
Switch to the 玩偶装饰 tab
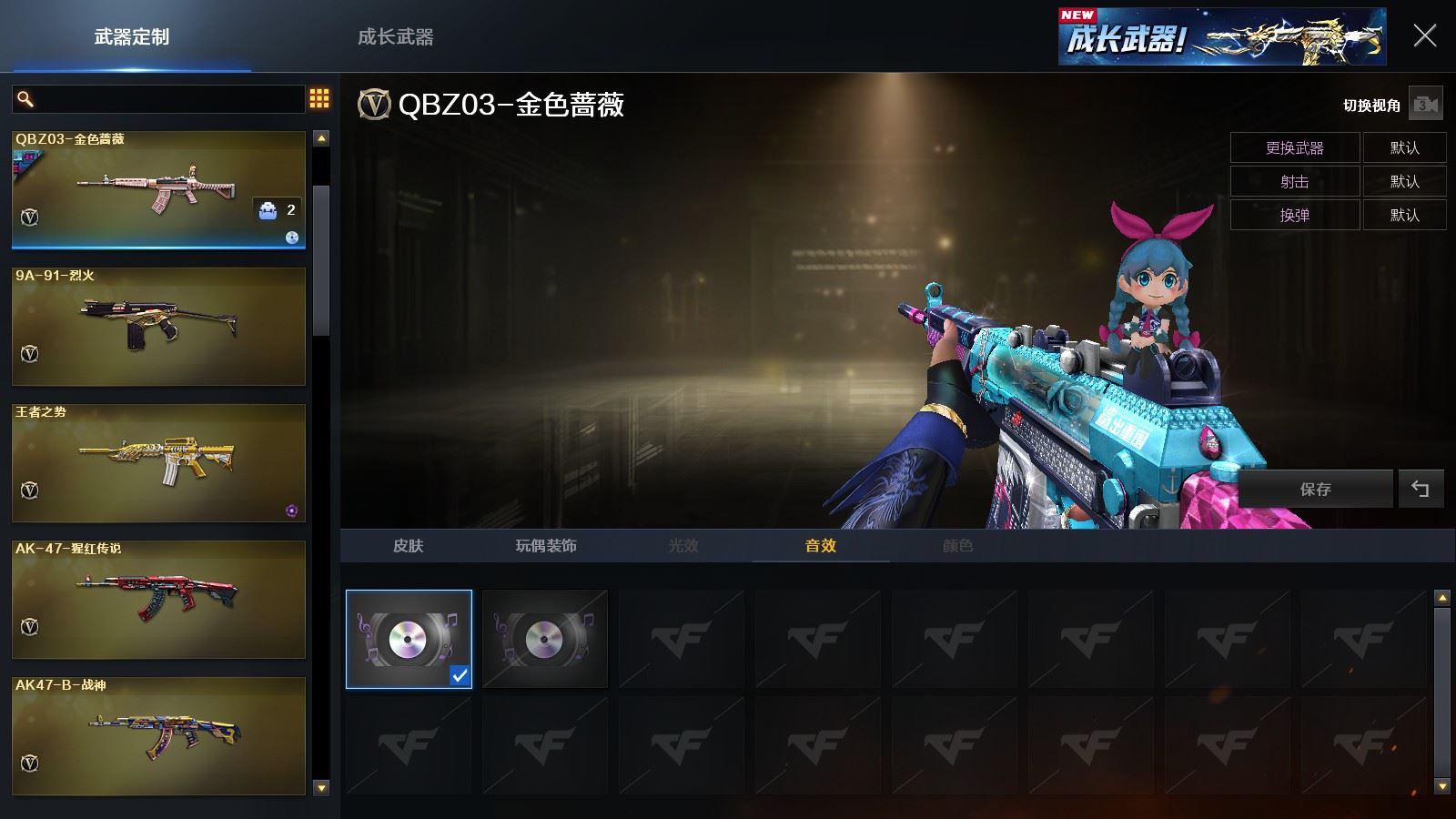546,546
